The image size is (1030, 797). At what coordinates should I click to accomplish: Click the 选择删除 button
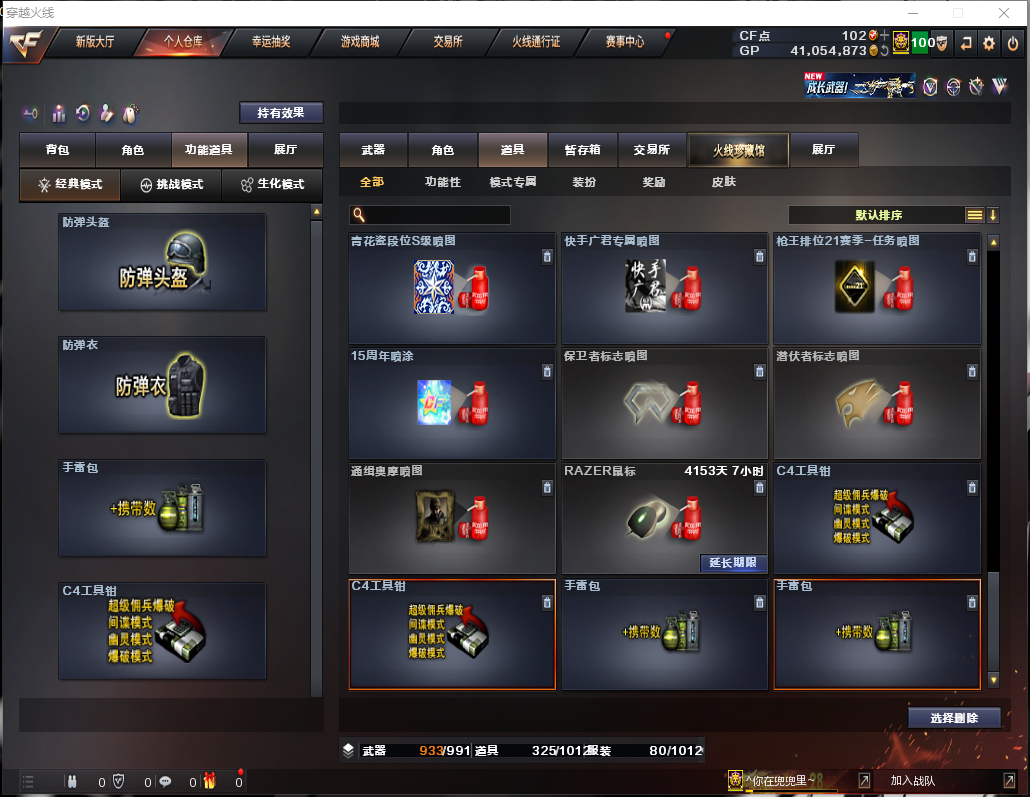coord(954,717)
